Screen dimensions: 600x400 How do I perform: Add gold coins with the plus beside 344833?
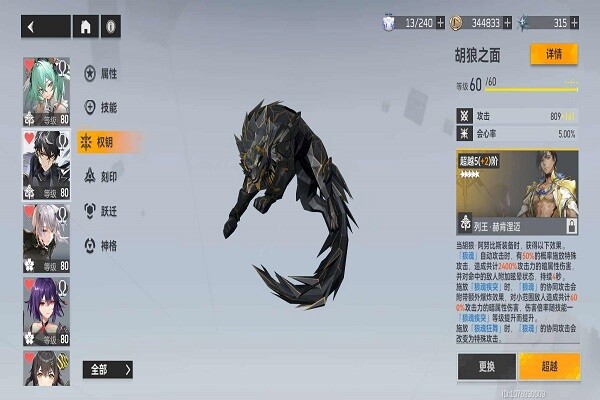(x=510, y=22)
